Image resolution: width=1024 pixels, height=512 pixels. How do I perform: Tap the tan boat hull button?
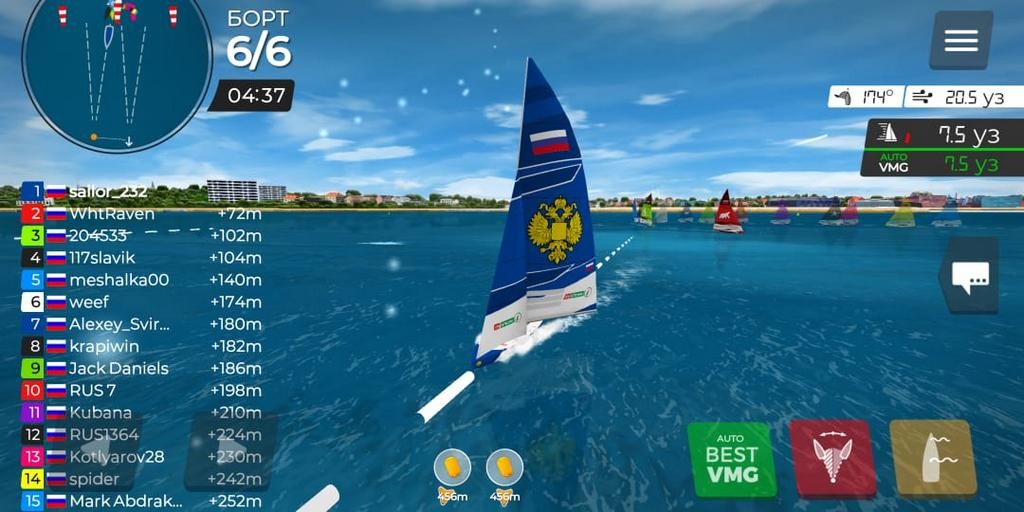click(x=932, y=459)
